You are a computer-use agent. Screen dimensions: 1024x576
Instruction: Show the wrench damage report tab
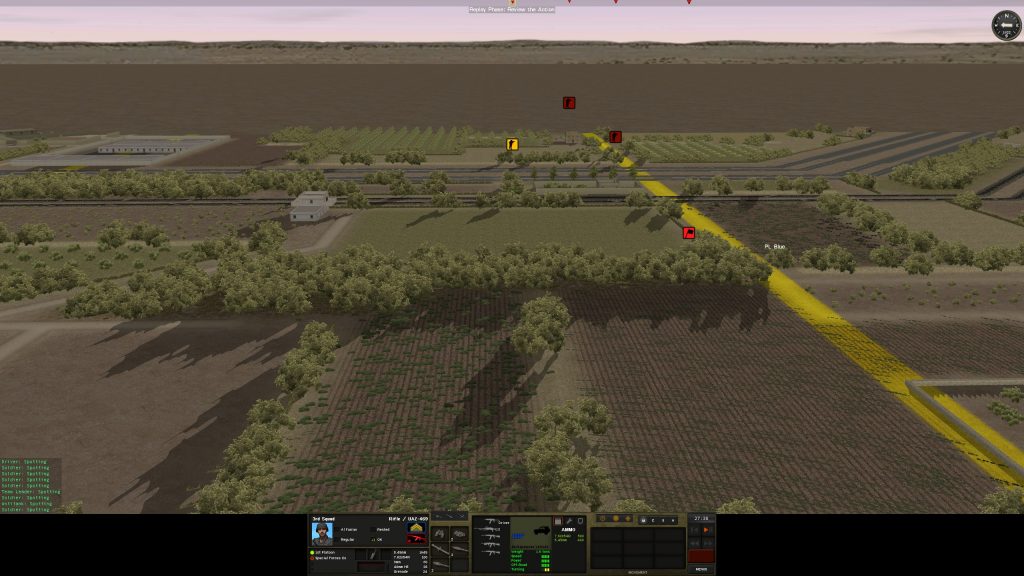(x=568, y=521)
